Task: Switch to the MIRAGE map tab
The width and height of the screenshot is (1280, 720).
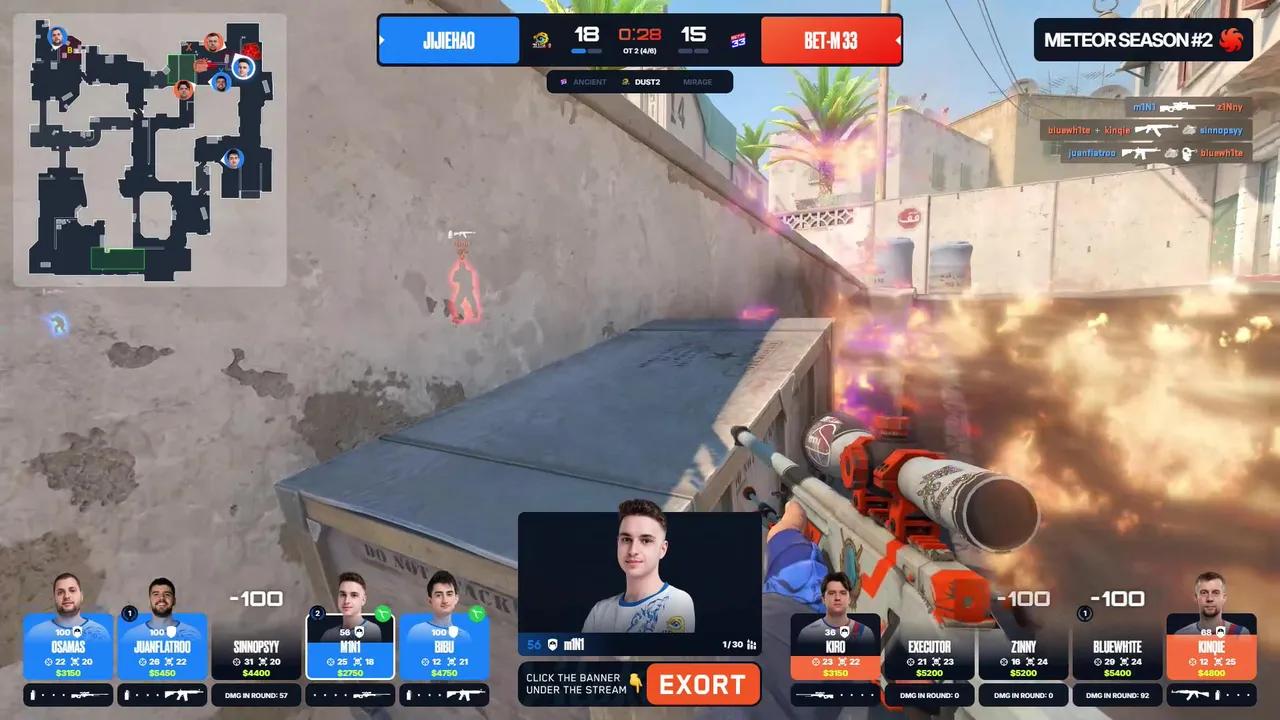Action: [x=697, y=82]
